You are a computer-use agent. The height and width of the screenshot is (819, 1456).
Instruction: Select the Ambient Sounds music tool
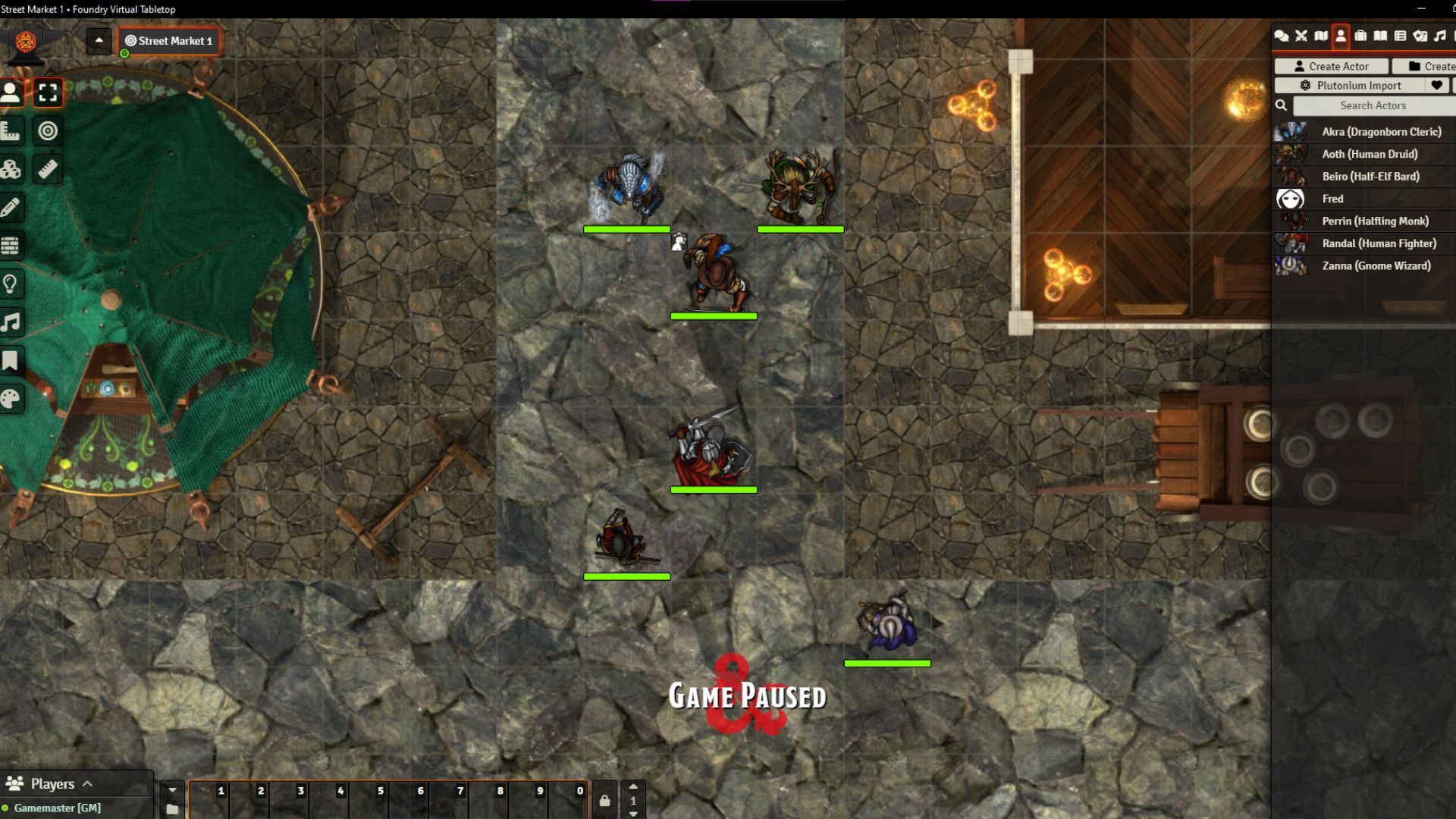11,322
